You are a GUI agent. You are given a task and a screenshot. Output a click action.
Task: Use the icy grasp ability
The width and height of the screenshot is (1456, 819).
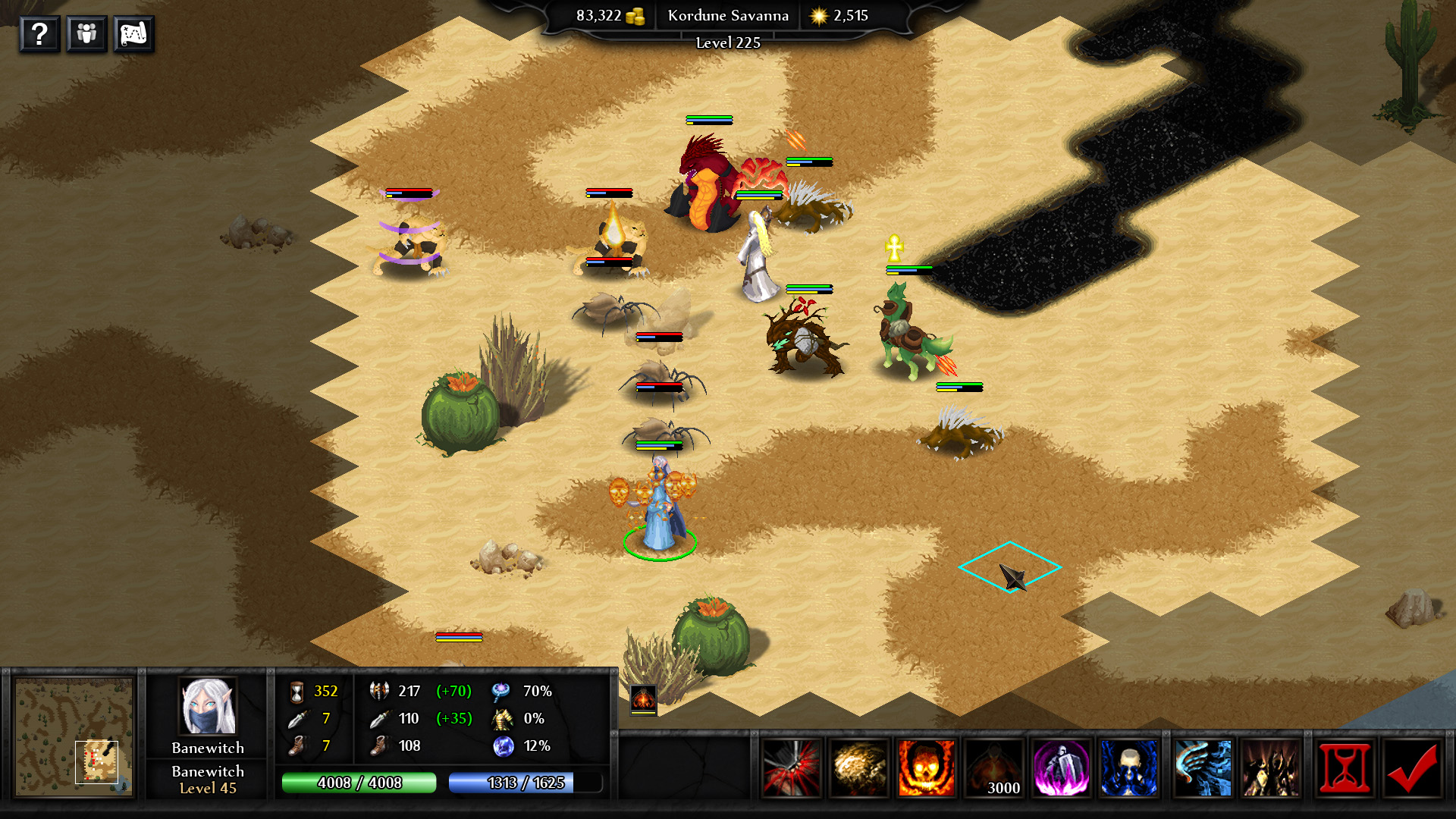point(1200,769)
